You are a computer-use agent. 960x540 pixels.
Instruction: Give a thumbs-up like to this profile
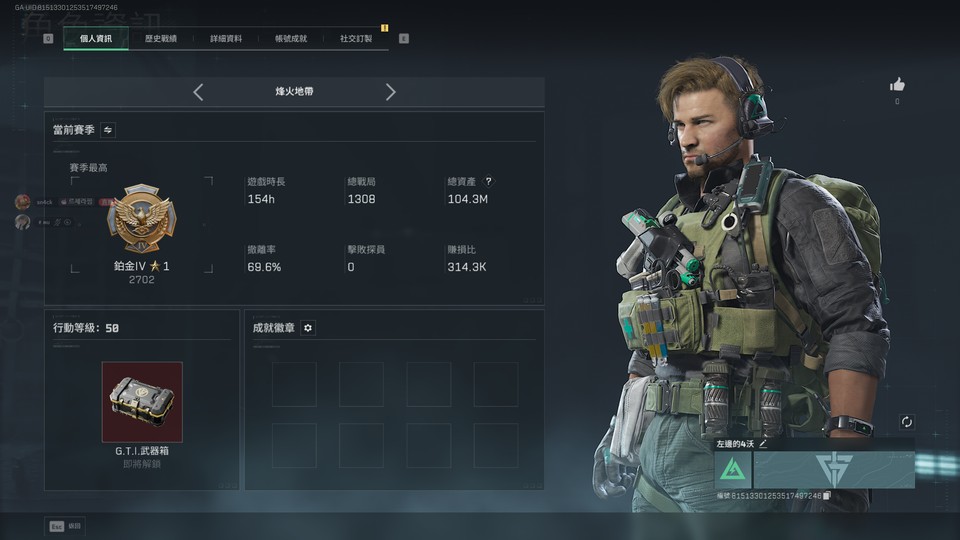coord(897,85)
